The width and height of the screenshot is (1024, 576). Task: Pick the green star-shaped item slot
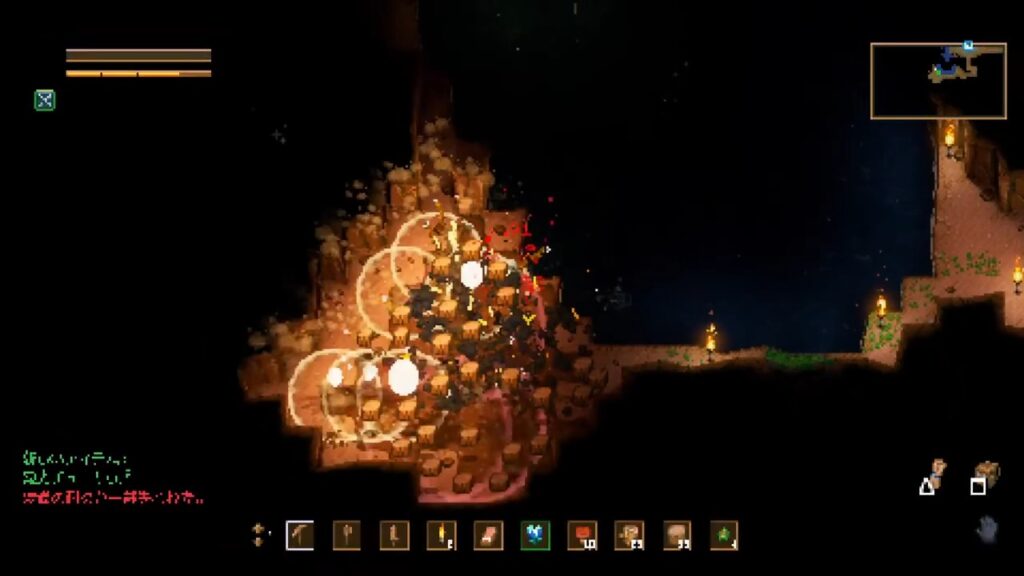coord(724,535)
